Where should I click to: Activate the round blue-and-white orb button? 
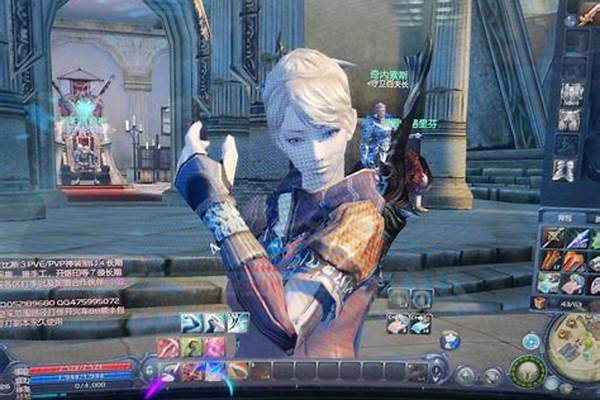point(449,340)
